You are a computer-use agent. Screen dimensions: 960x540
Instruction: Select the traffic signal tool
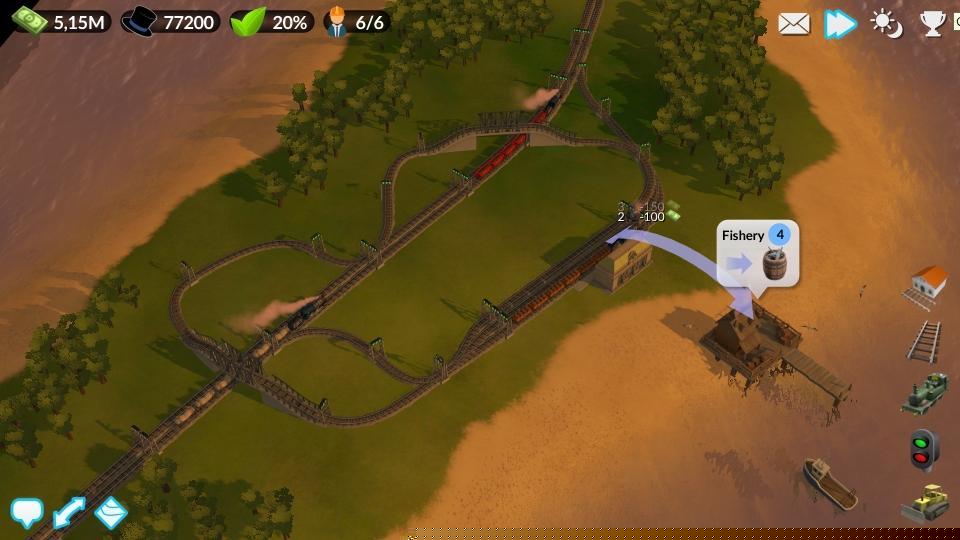pos(923,449)
